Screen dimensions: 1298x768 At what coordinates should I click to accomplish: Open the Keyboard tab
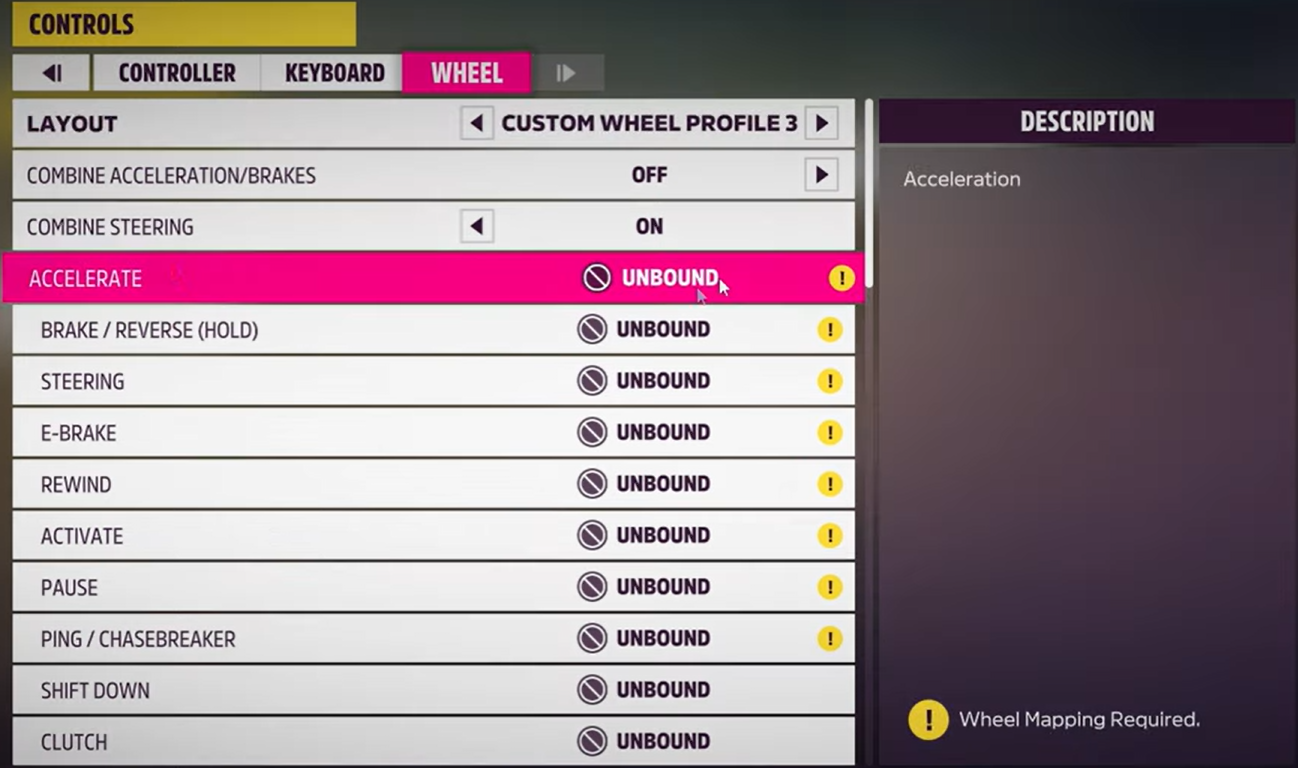click(x=334, y=73)
